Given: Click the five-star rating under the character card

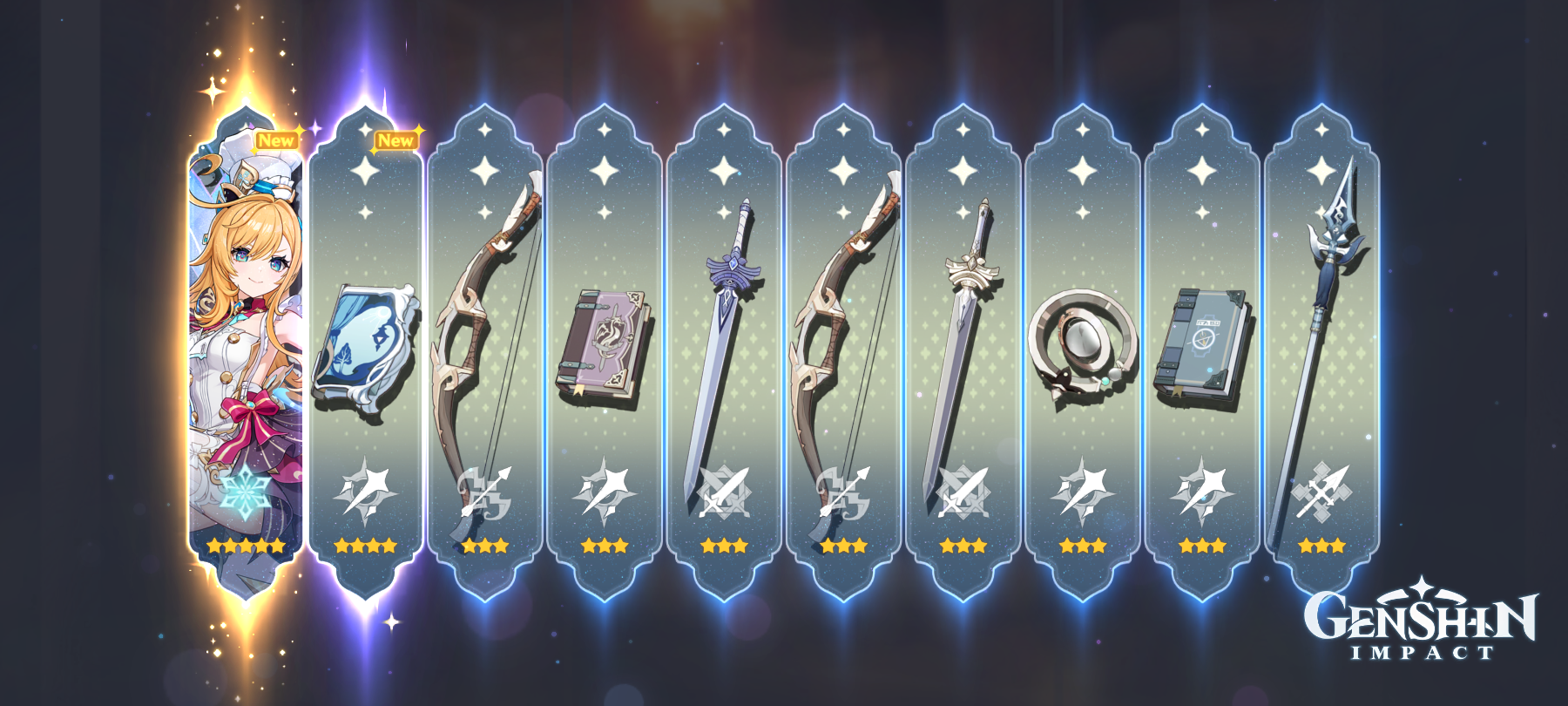Looking at the screenshot, I should pos(243,546).
